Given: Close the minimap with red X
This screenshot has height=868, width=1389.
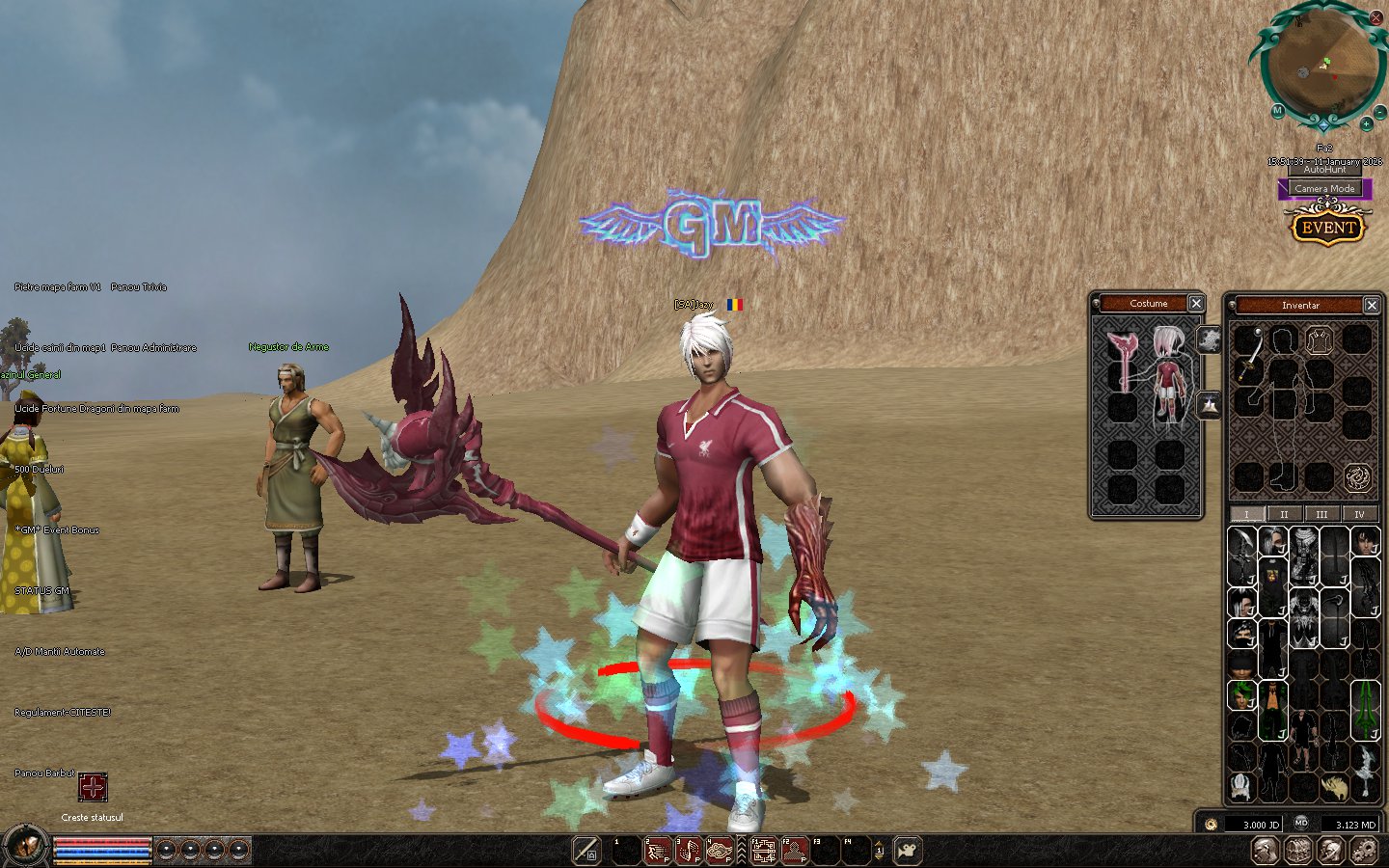Looking at the screenshot, I should tap(1376, 17).
